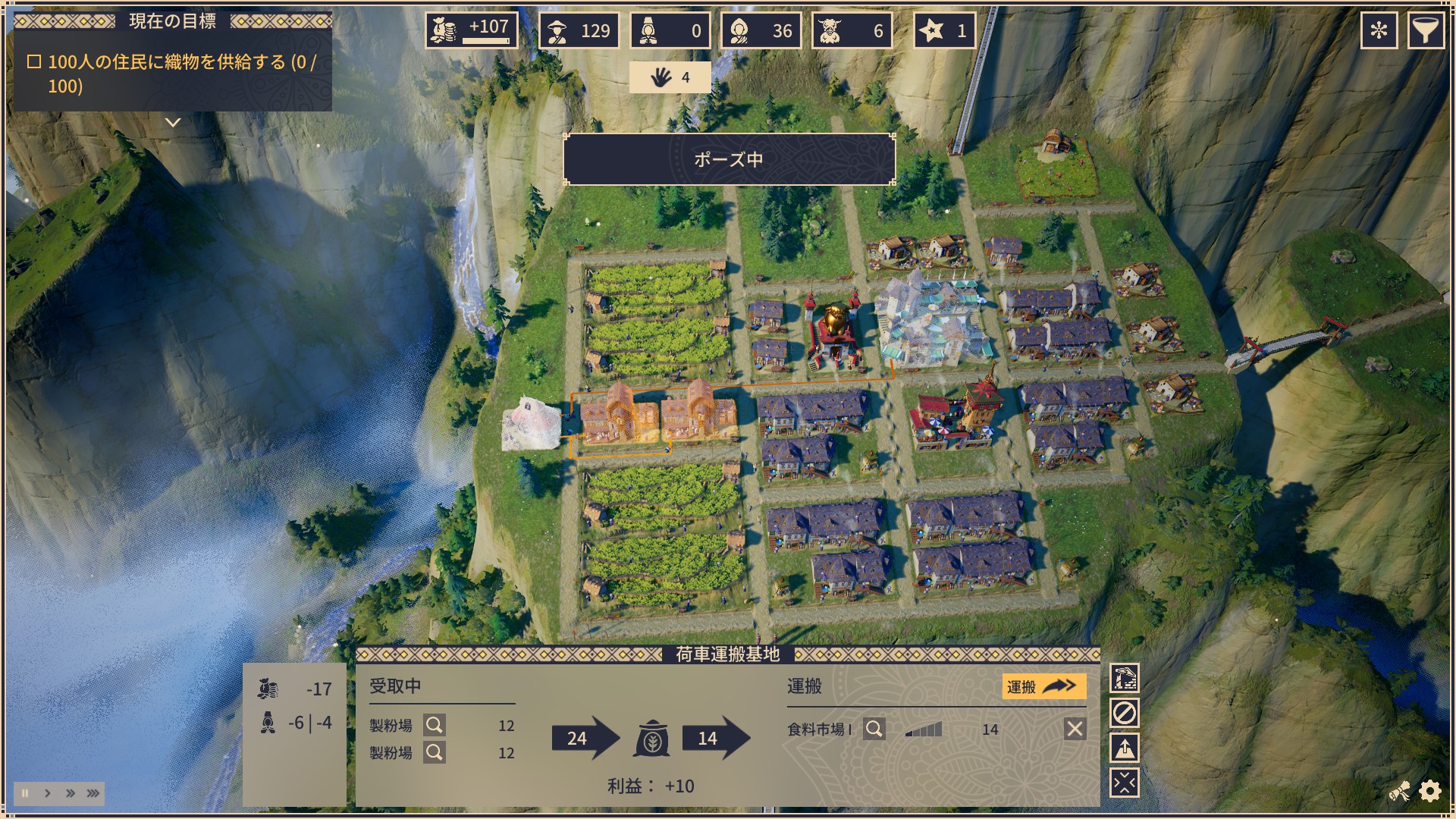Toggle the snowflake icon button
The height and width of the screenshot is (819, 1456).
click(x=1379, y=30)
